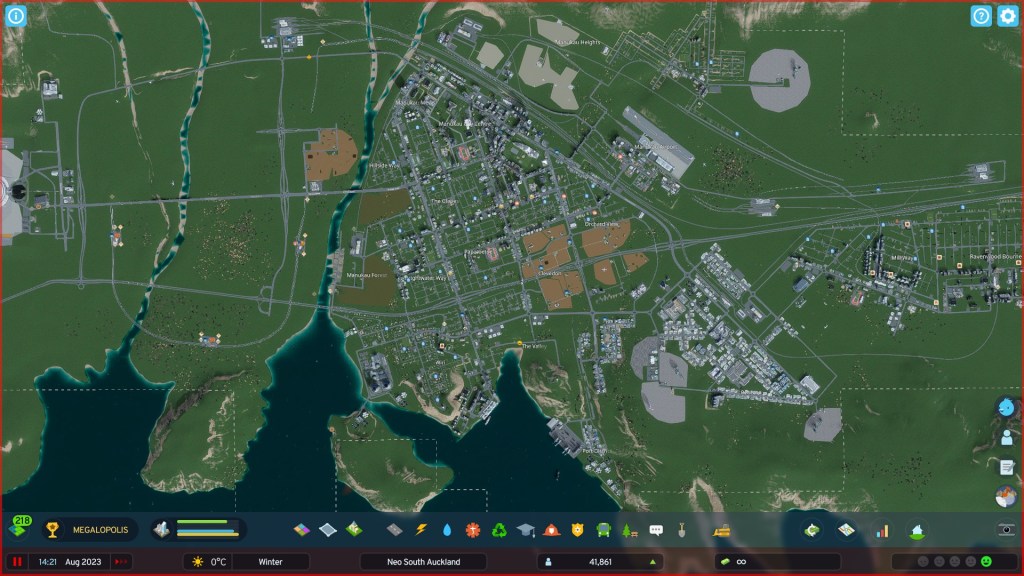Open the statistics bar chart panel
Image resolution: width=1024 pixels, height=576 pixels.
coord(882,529)
